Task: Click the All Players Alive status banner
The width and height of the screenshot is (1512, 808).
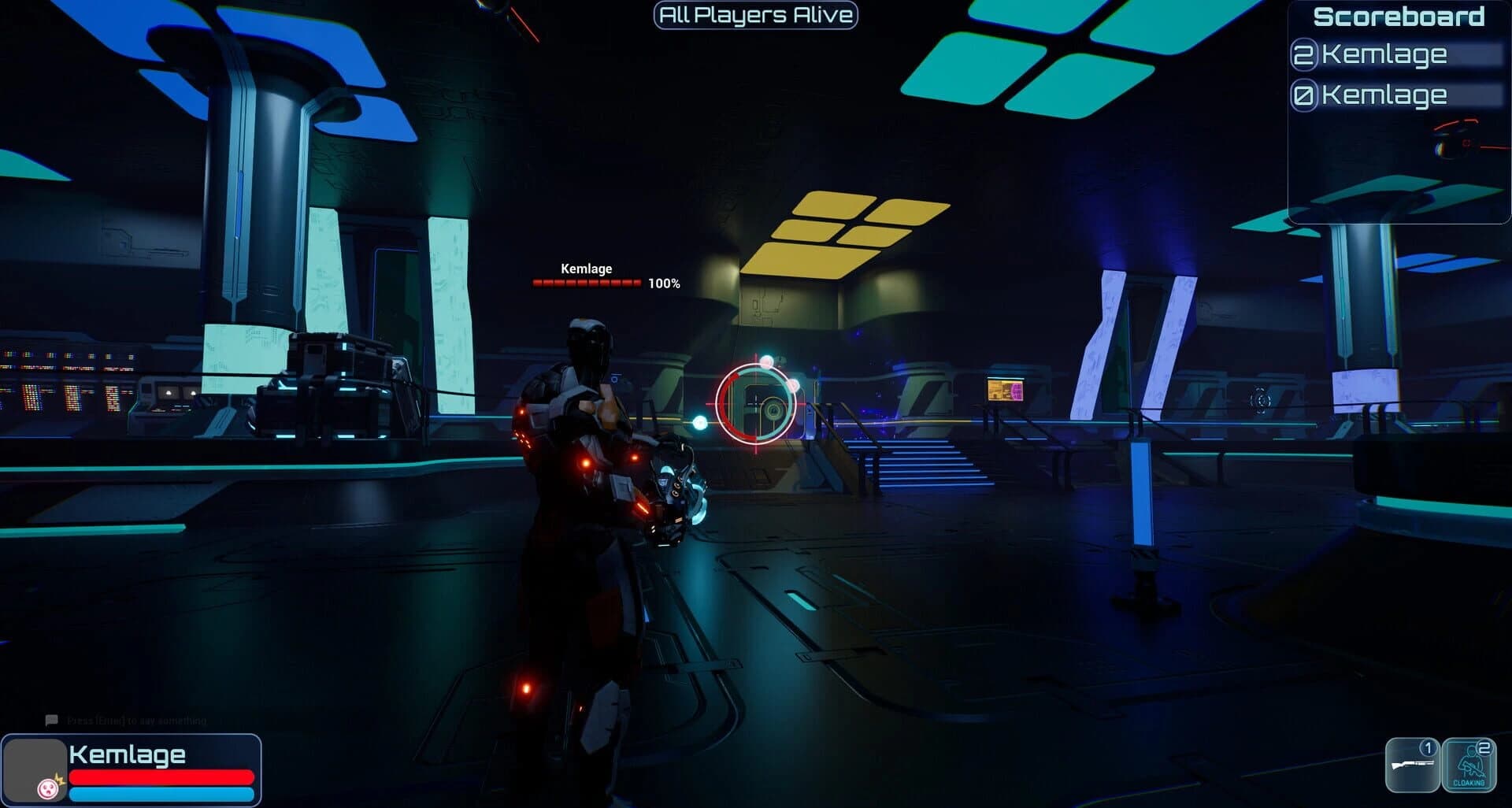Action: pos(754,14)
